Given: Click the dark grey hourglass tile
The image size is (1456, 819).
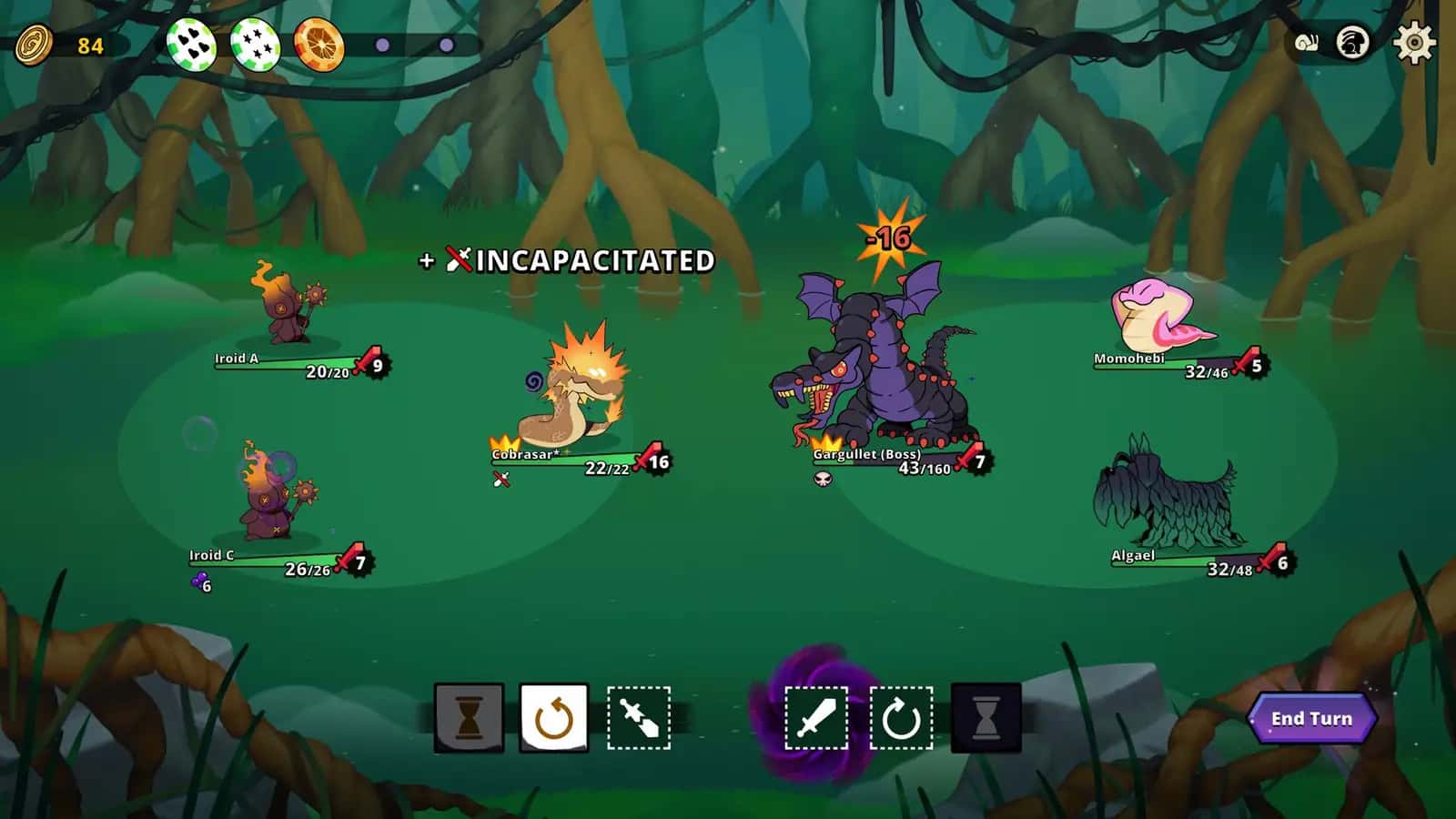Looking at the screenshot, I should 986,718.
